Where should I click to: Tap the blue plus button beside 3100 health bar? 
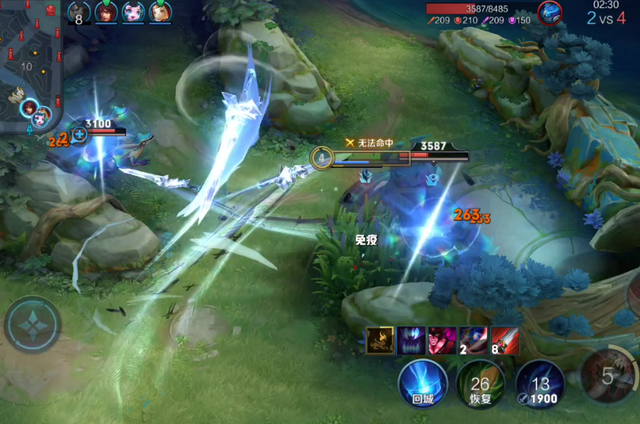pos(79,133)
